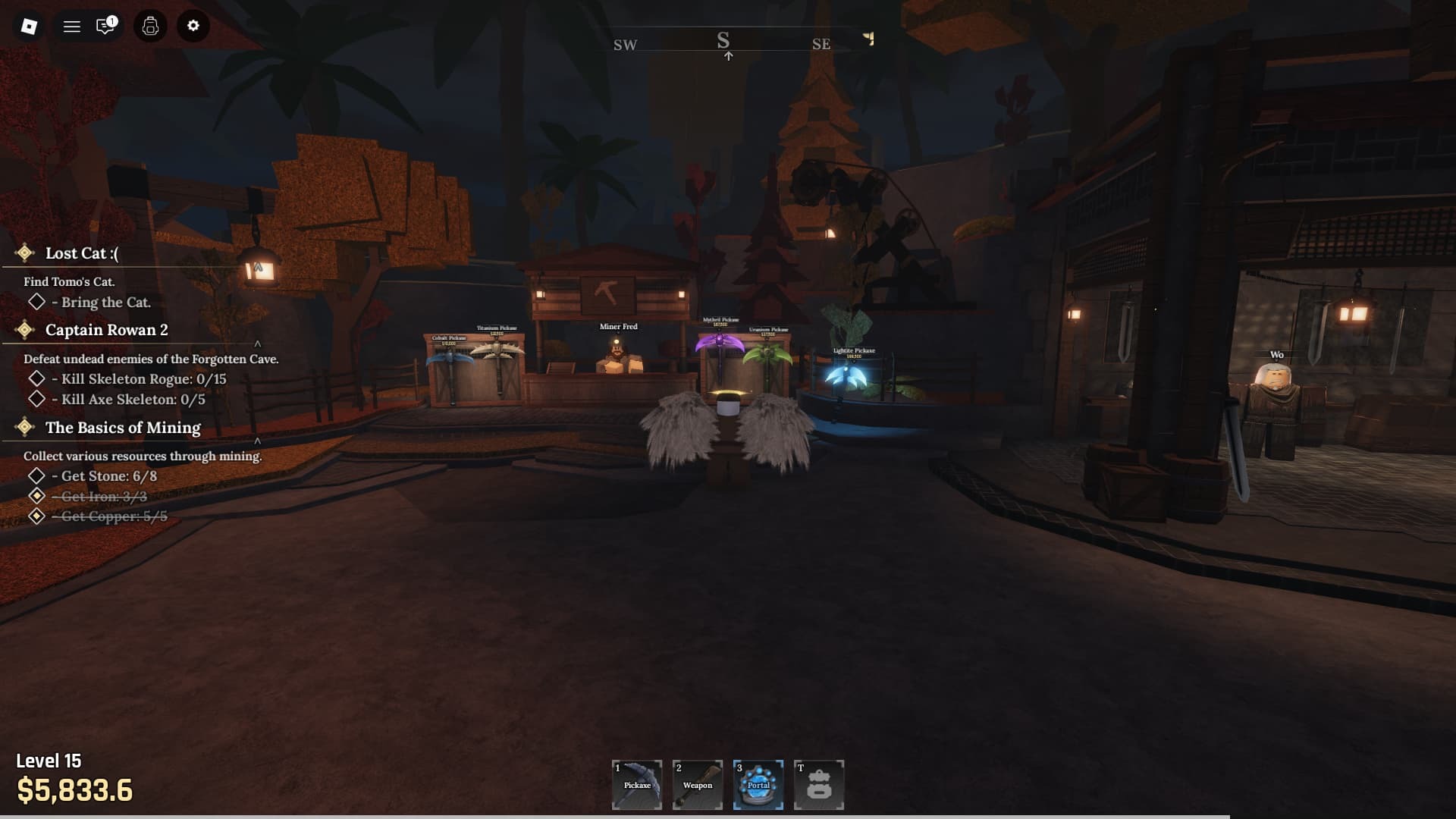
Task: Toggle the Kill Skeleton Rogue objective marker
Action: 36,378
